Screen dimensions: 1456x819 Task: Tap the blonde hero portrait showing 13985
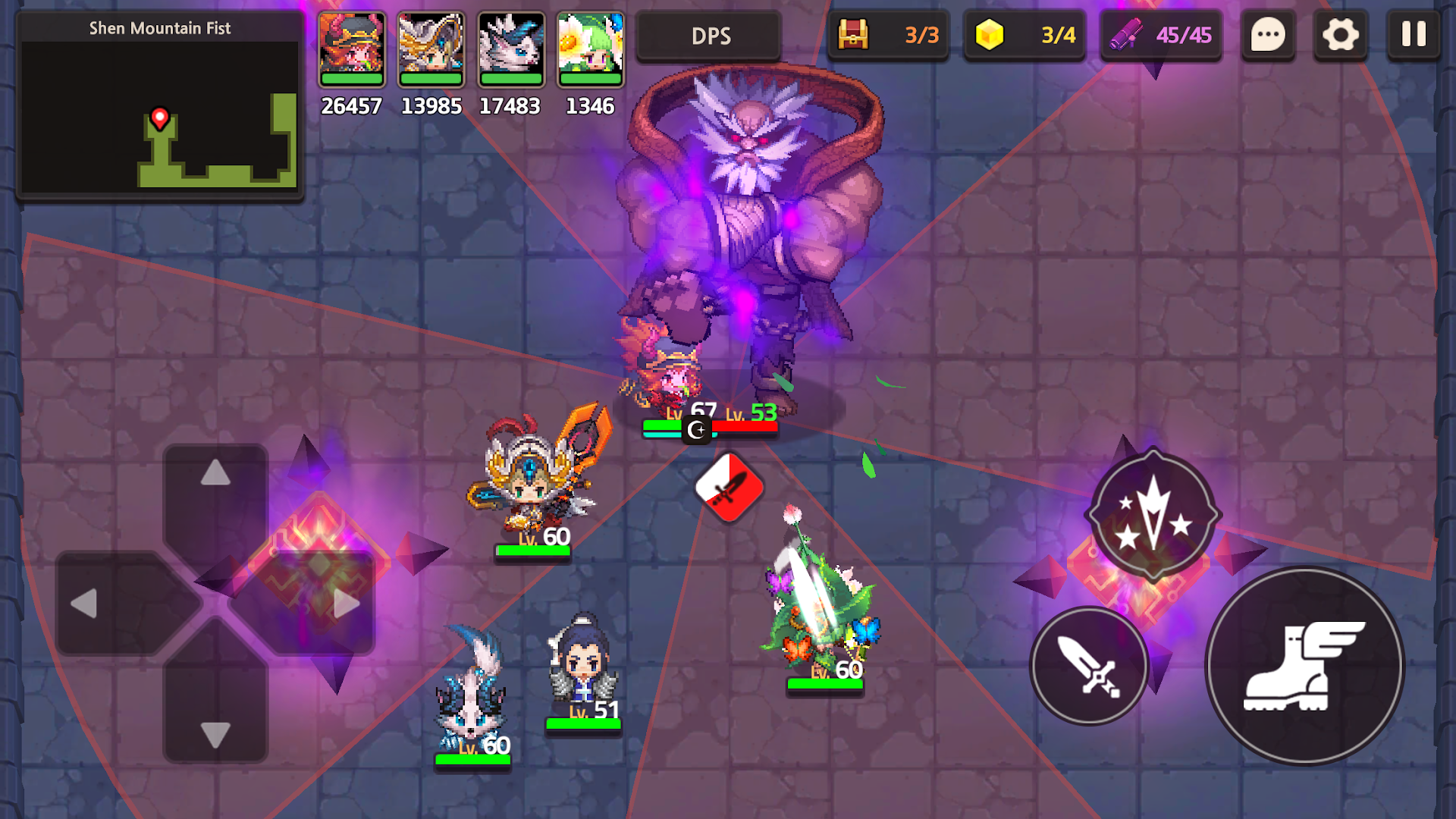coord(431,49)
